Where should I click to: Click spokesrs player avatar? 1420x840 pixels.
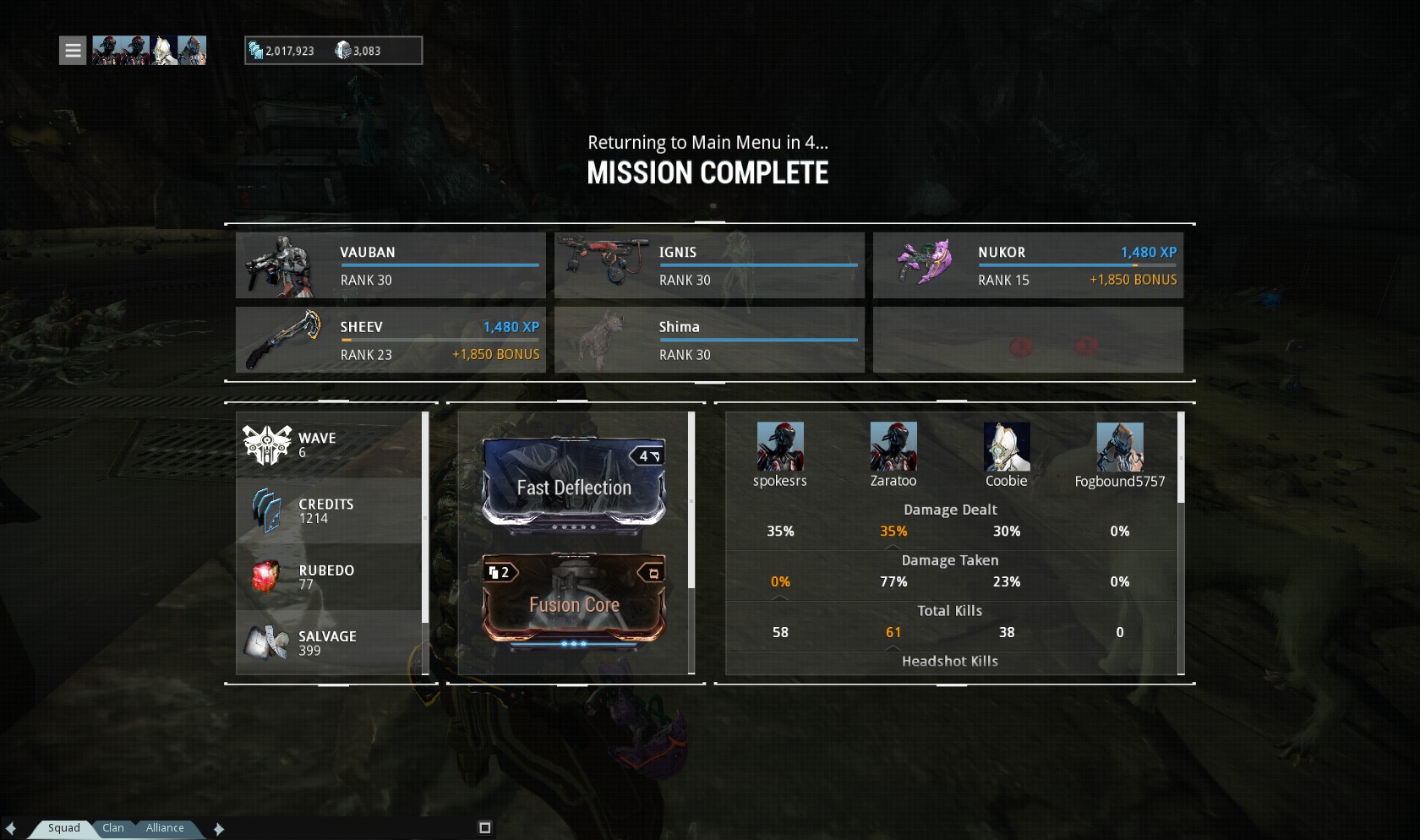pos(780,446)
